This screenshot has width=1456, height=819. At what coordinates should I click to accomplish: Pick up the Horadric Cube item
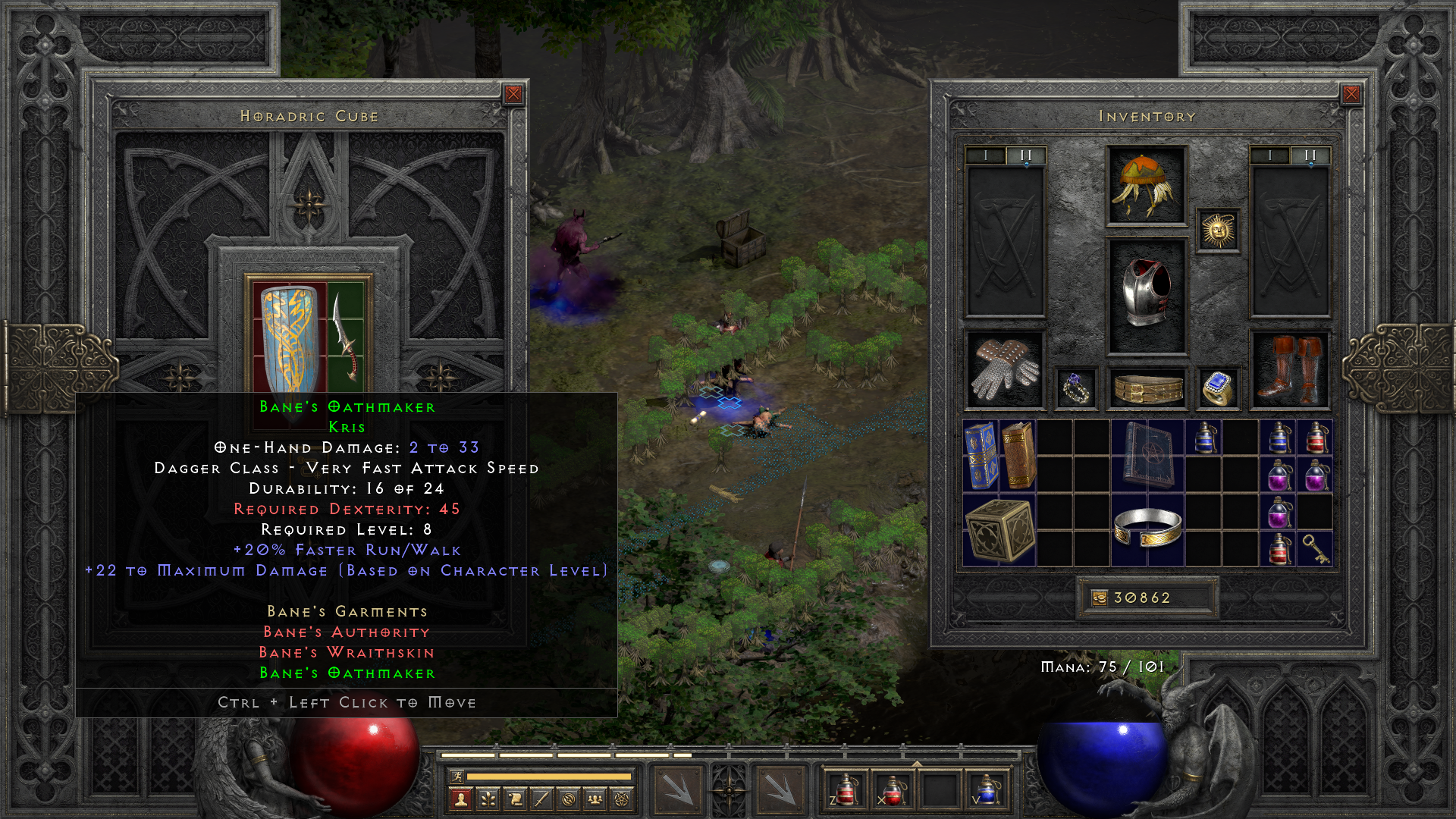pyautogui.click(x=999, y=530)
